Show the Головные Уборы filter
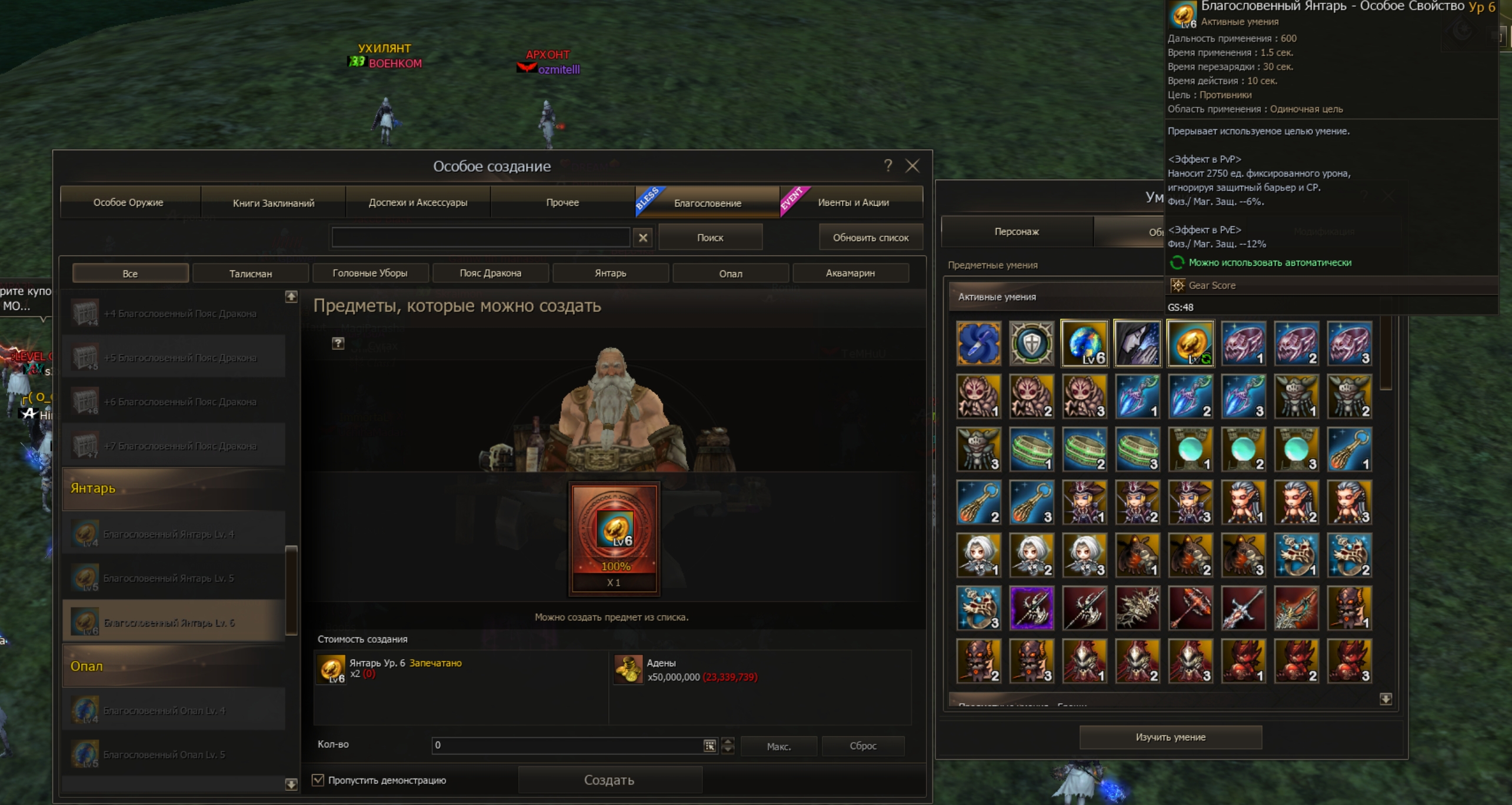This screenshot has width=1512, height=805. (x=370, y=273)
